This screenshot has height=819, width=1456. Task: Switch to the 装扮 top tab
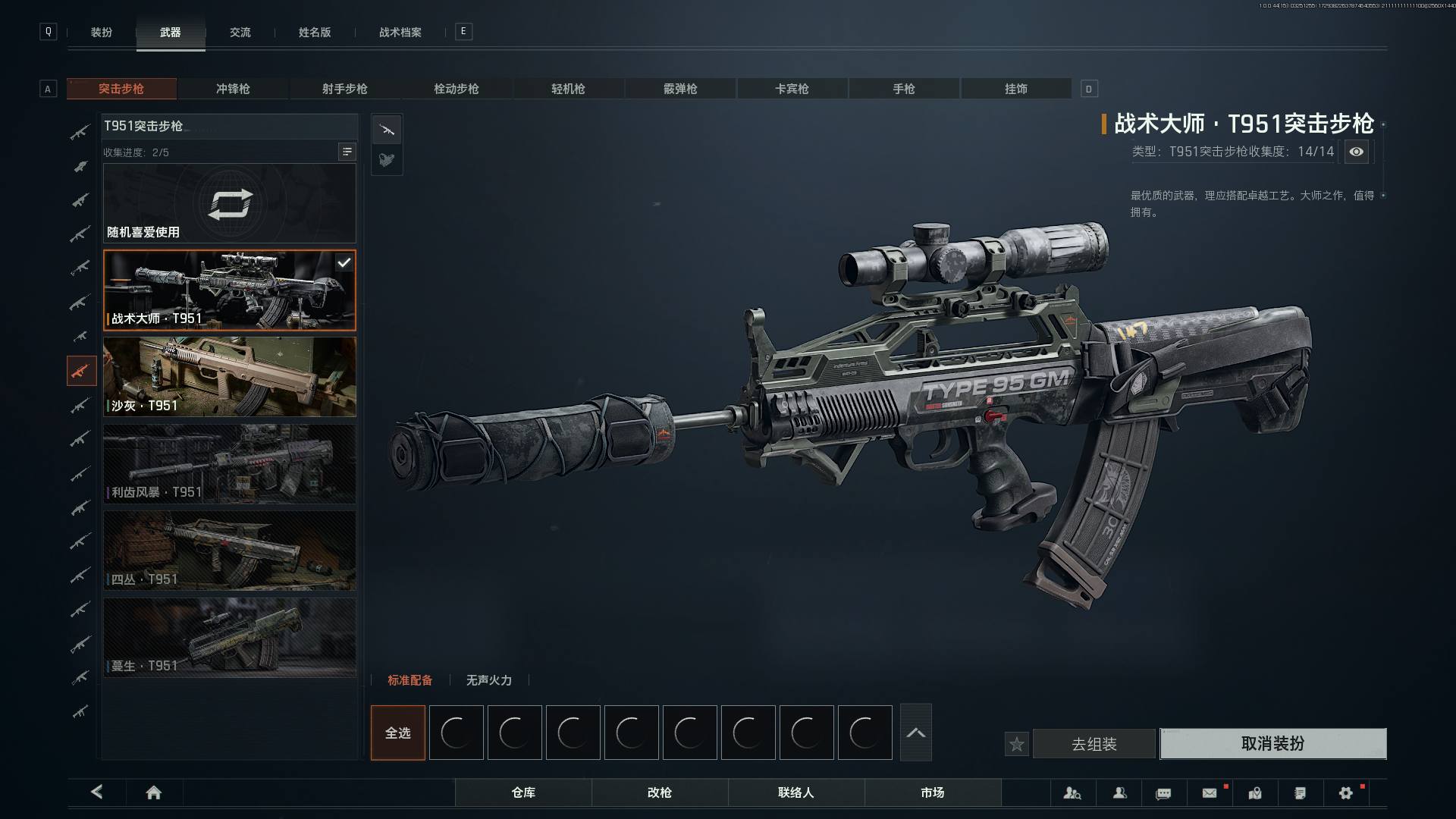click(101, 32)
